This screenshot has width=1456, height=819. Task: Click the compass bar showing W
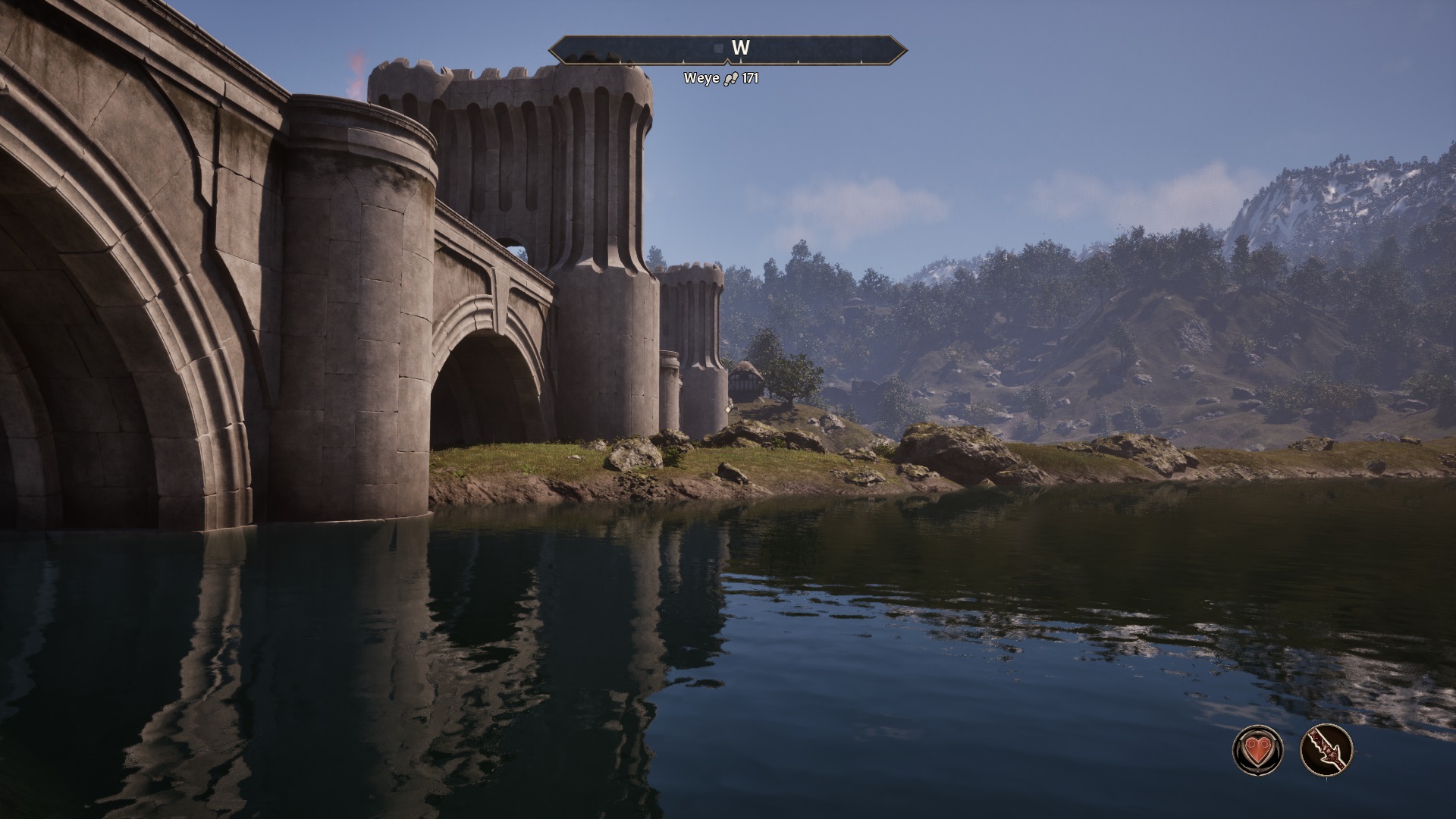[x=728, y=49]
